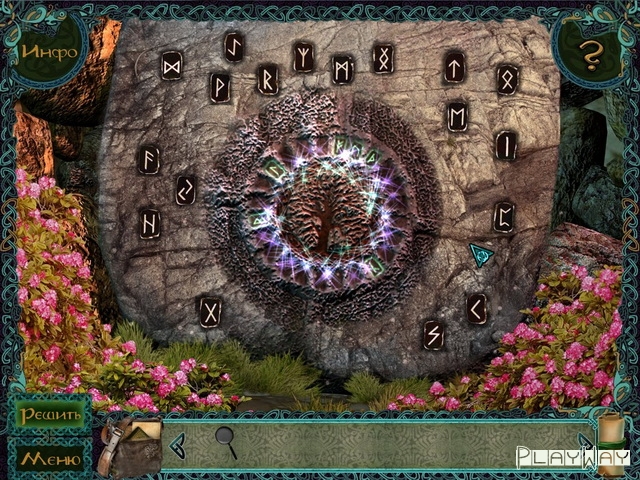Select the vertical line rune tile
The width and height of the screenshot is (640, 480).
click(x=506, y=145)
